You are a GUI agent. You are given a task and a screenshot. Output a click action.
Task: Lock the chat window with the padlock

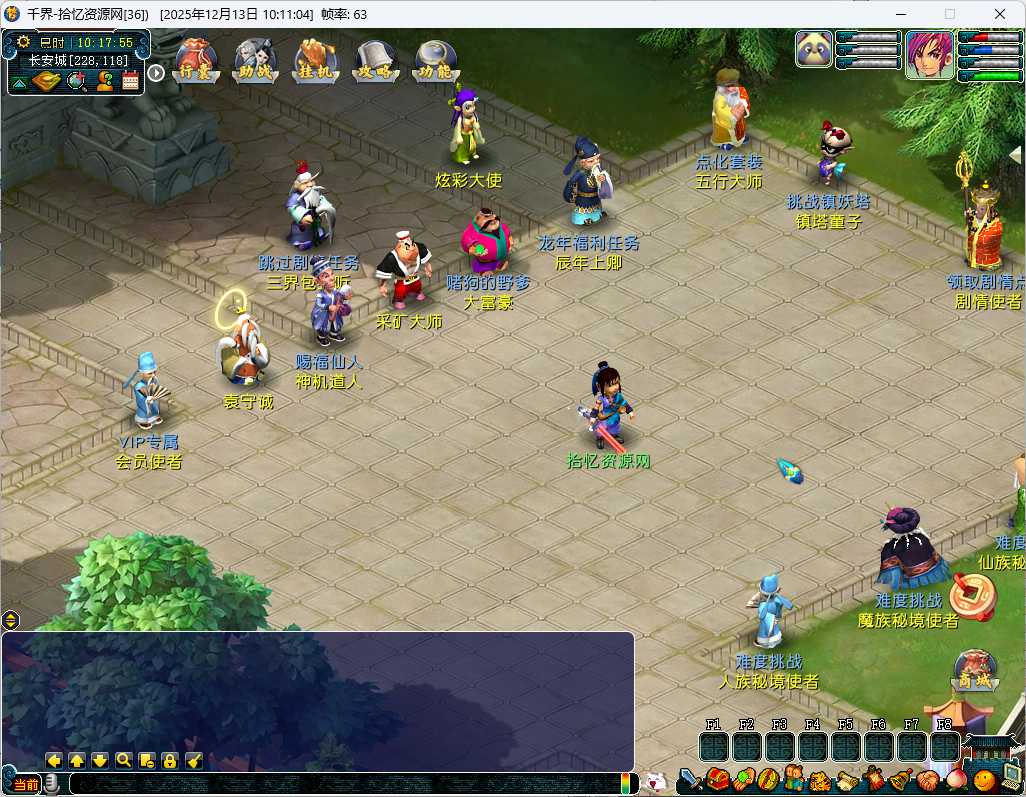click(x=170, y=760)
